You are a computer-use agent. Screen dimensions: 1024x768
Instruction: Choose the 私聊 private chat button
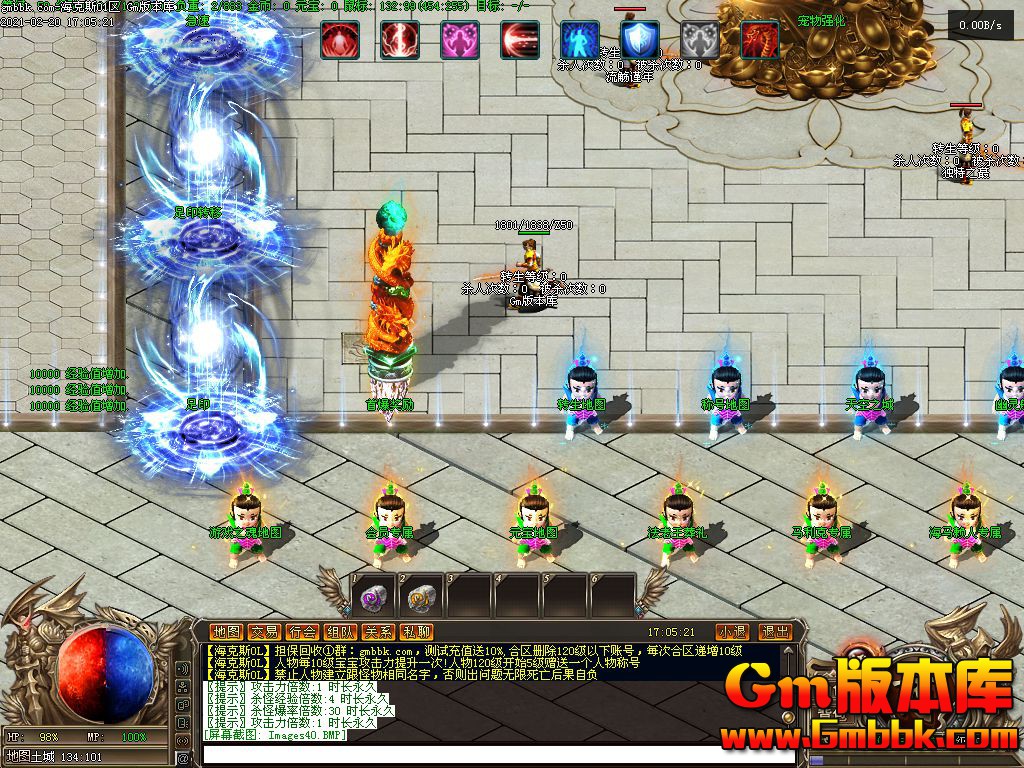coord(416,632)
